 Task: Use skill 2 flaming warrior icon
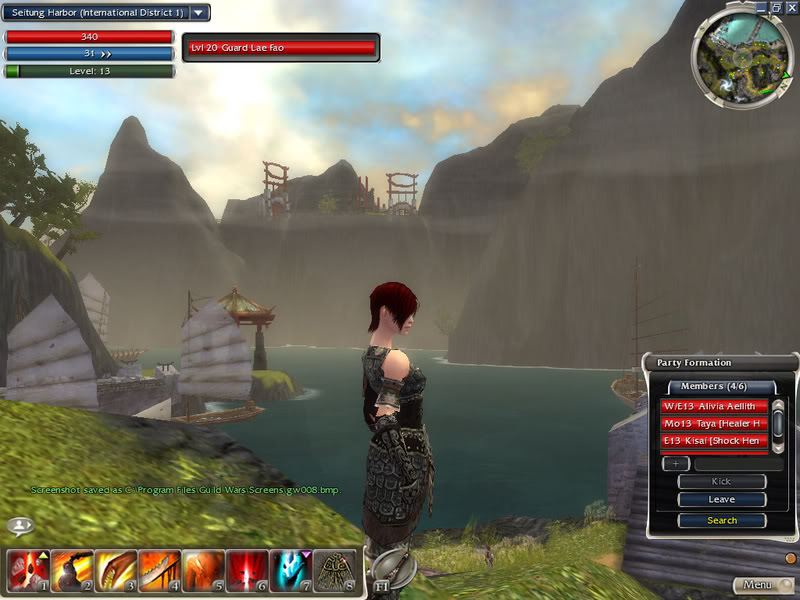[x=72, y=572]
